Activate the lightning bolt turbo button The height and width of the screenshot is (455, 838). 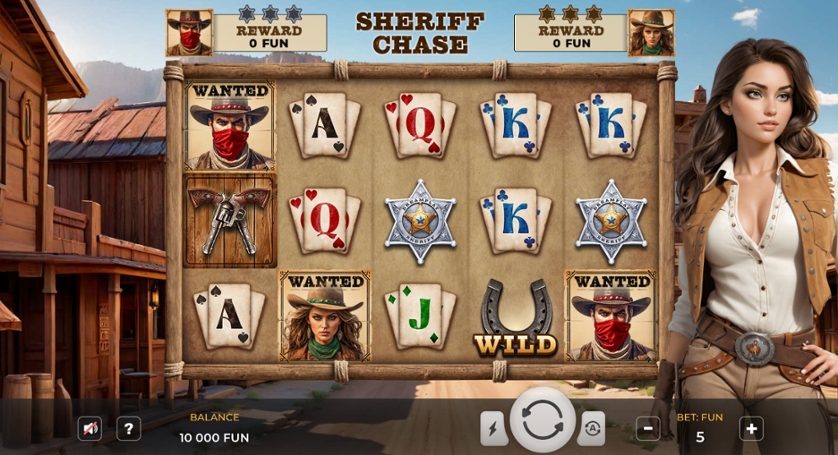[x=494, y=428]
